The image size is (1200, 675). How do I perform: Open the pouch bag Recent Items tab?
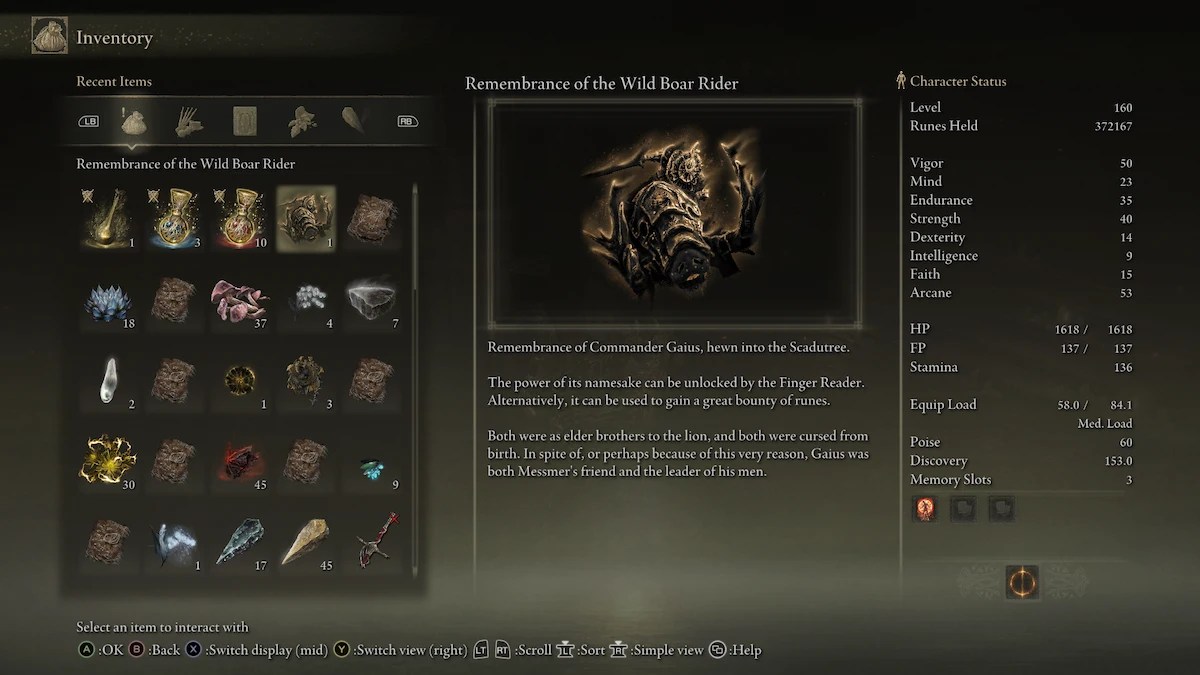[x=134, y=122]
